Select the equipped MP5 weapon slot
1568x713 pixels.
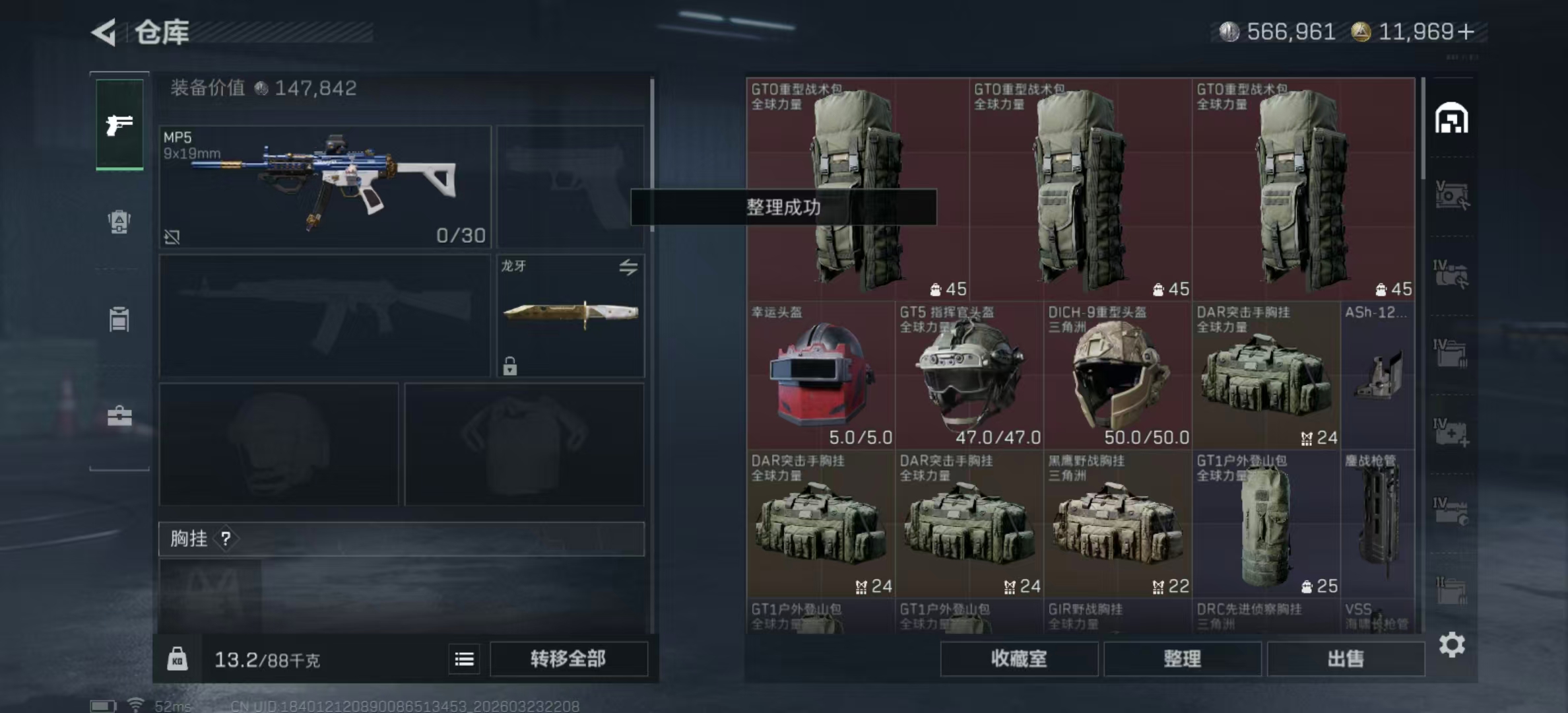(x=325, y=187)
